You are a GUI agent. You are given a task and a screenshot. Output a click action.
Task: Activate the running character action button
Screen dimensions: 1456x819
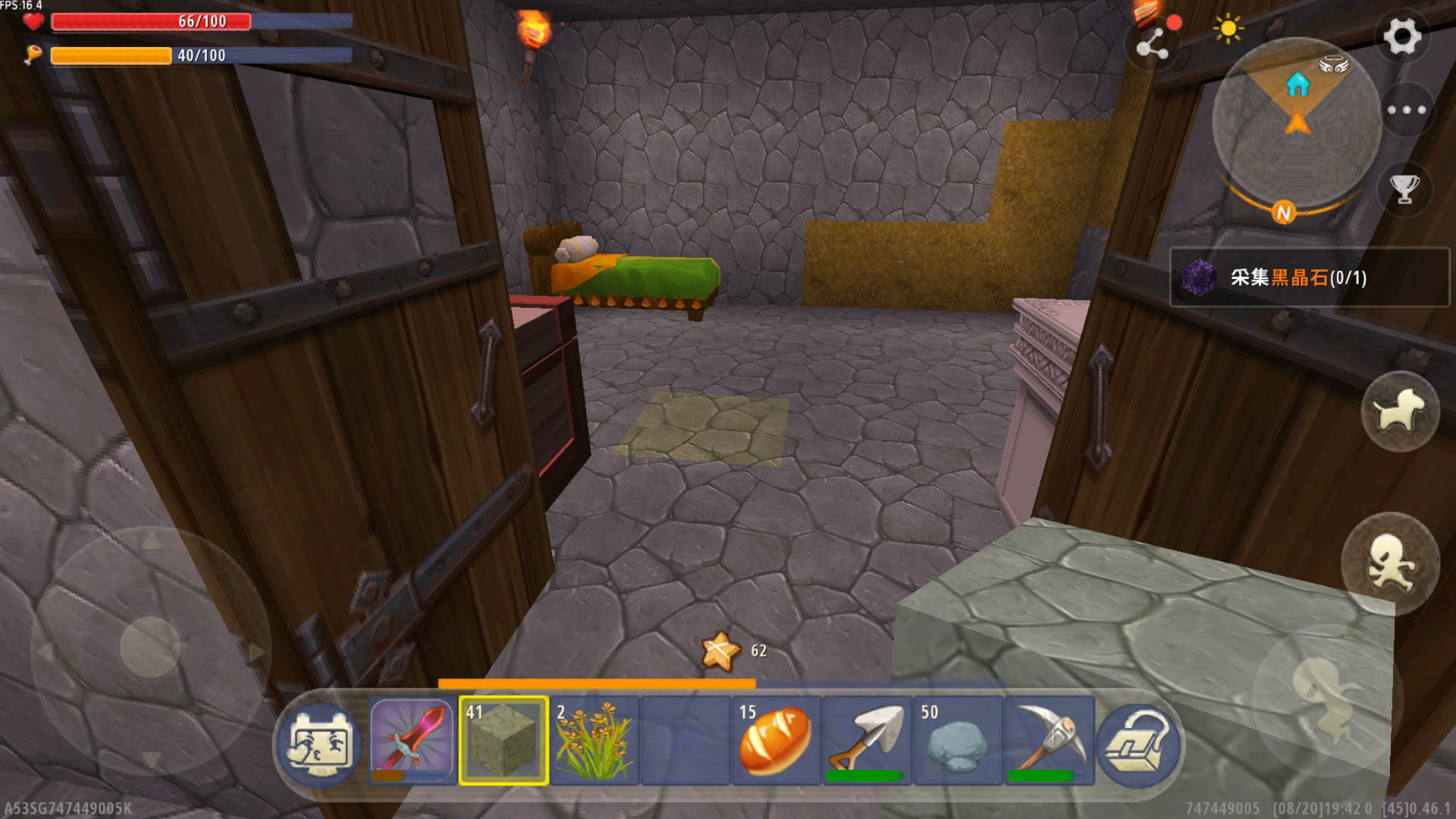tap(1390, 563)
